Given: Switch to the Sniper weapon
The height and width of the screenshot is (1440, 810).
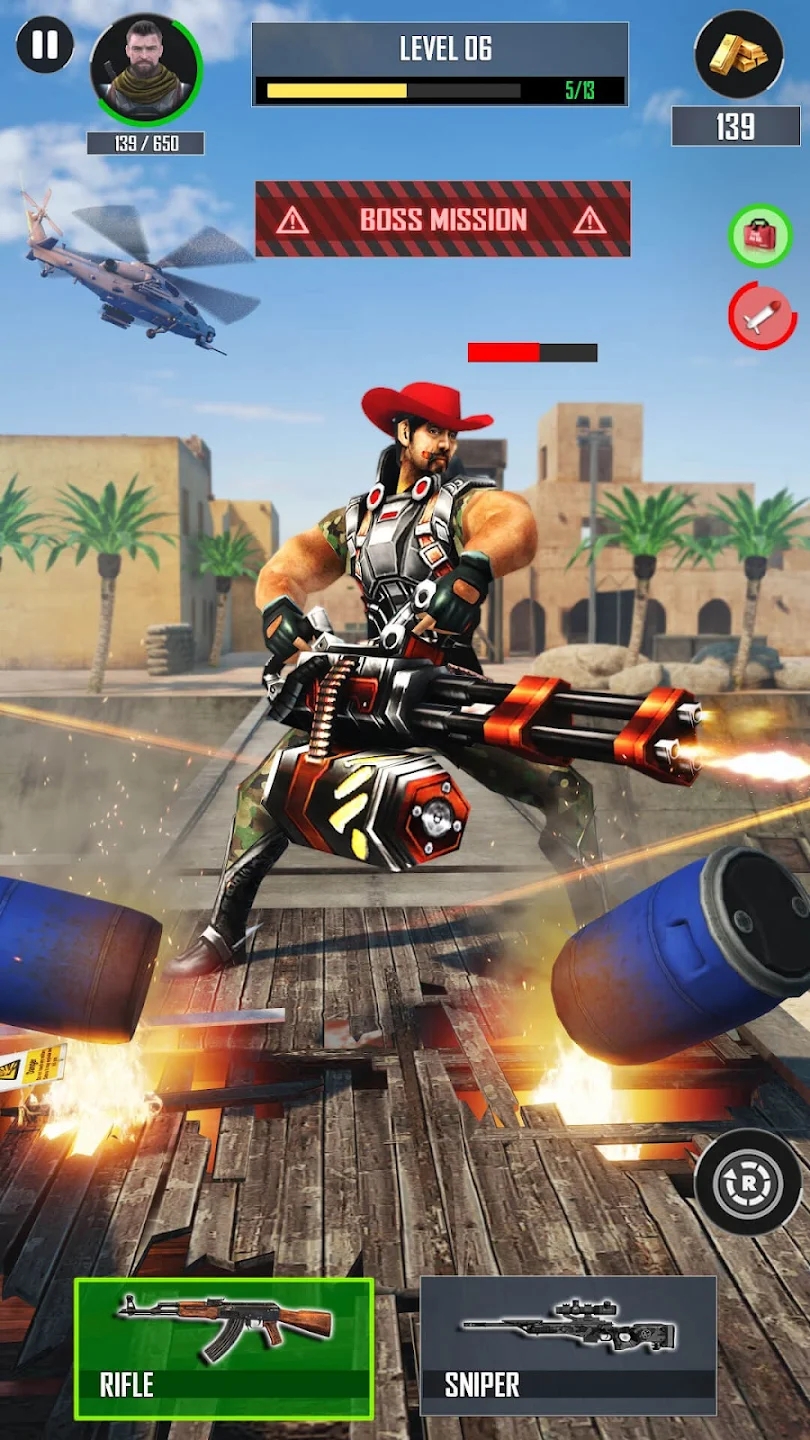Looking at the screenshot, I should click(568, 1345).
